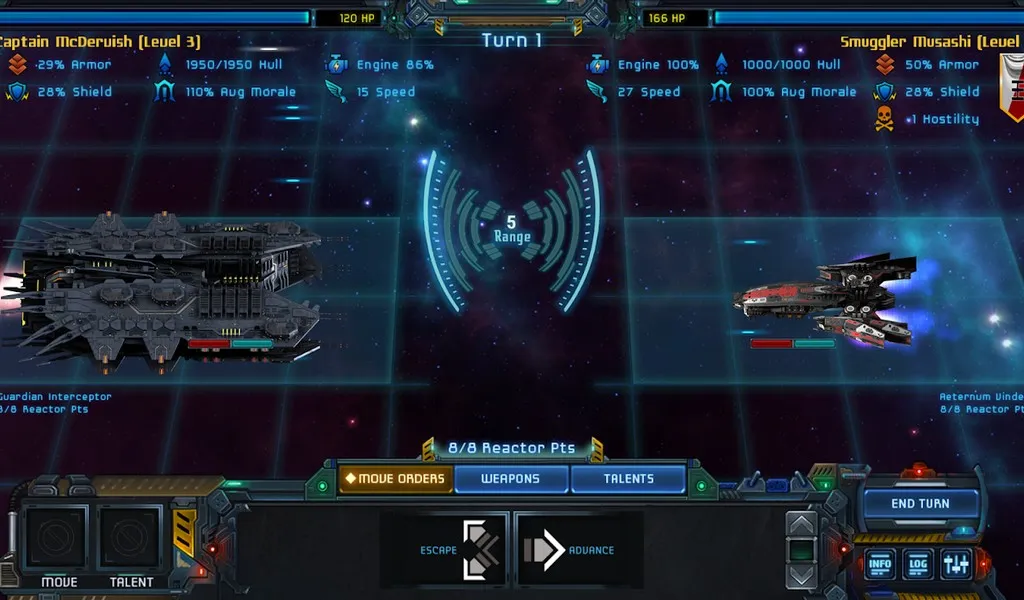Click the queued Talent slot
The width and height of the screenshot is (1024, 600).
[x=131, y=538]
